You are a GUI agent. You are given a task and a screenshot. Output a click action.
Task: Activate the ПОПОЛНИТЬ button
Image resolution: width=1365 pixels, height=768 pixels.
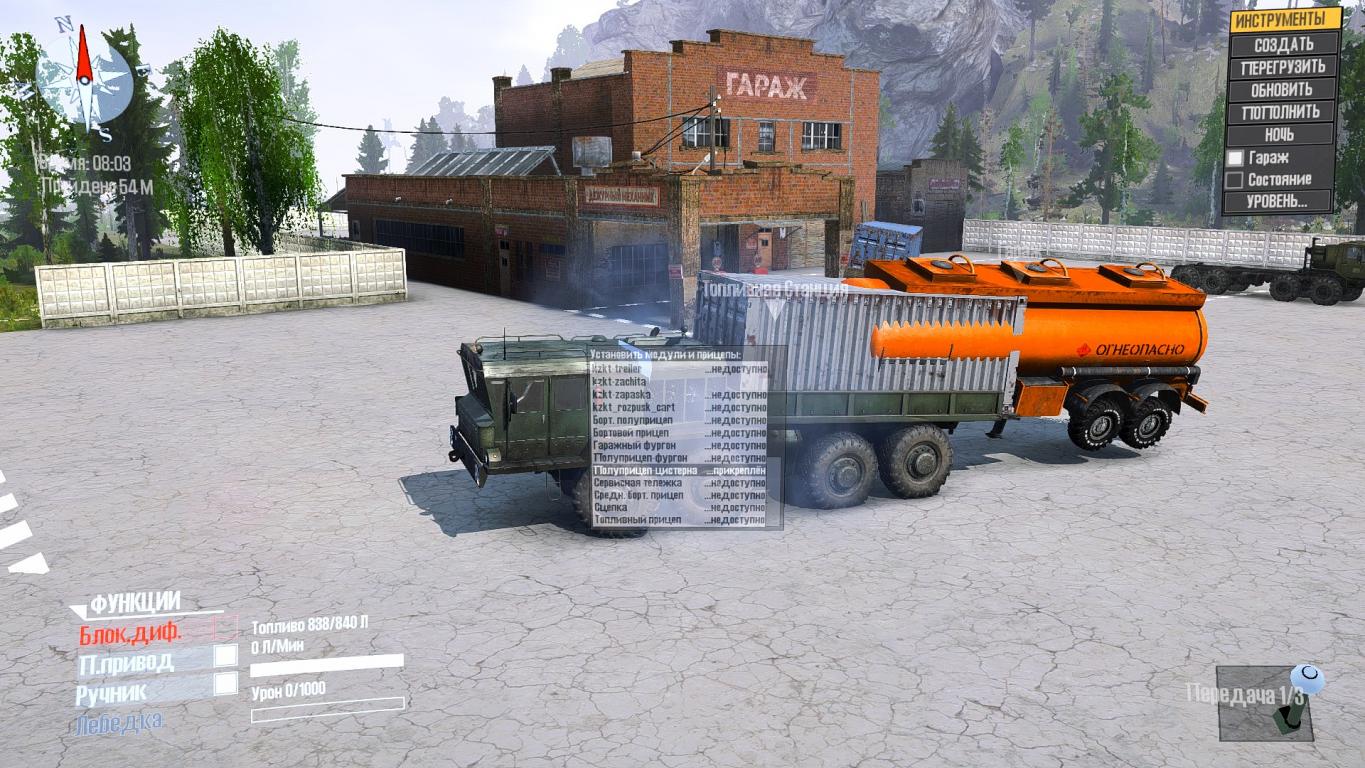pos(1284,112)
